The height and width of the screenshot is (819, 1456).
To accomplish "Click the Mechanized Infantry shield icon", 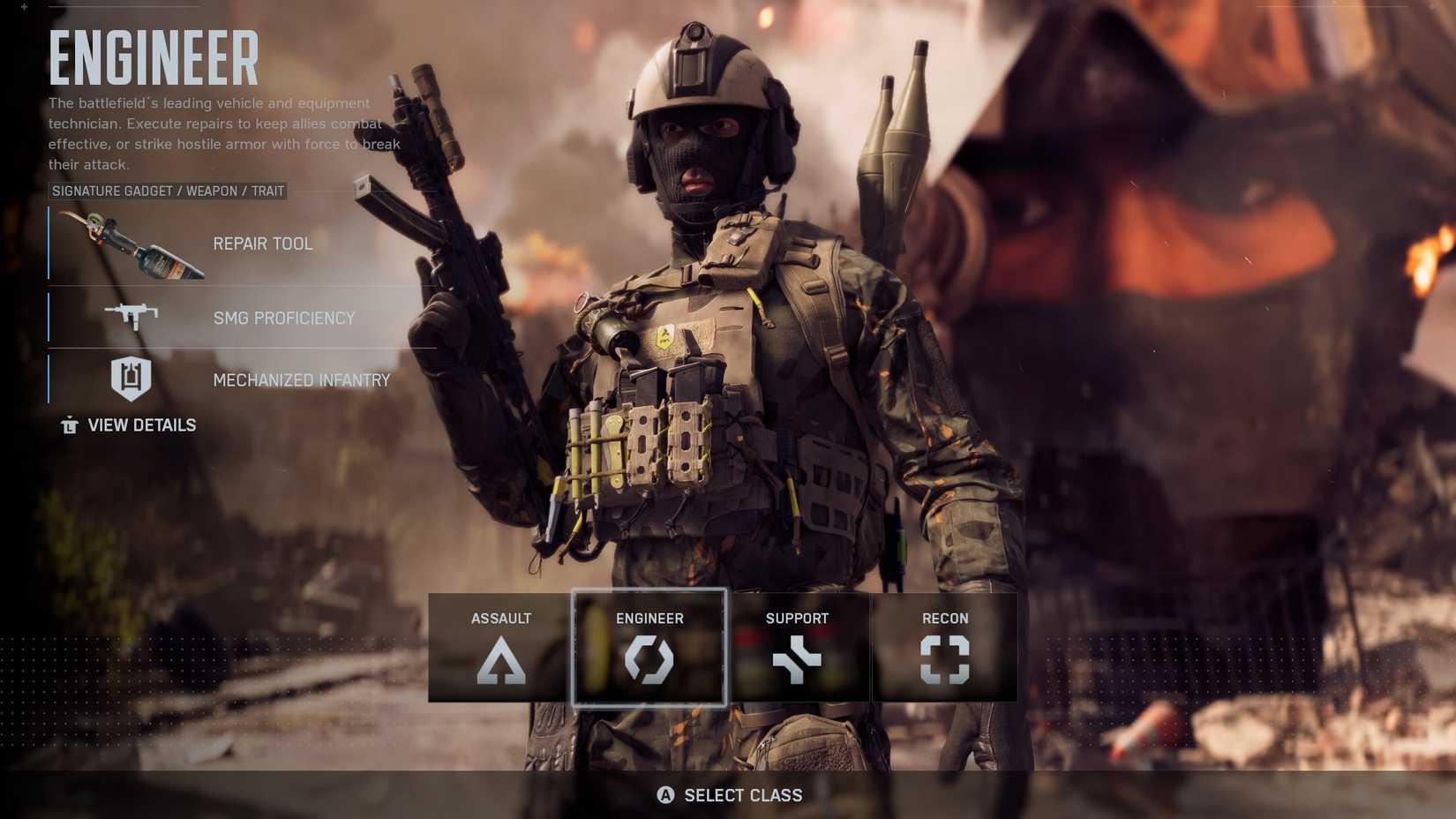I will 131,379.
